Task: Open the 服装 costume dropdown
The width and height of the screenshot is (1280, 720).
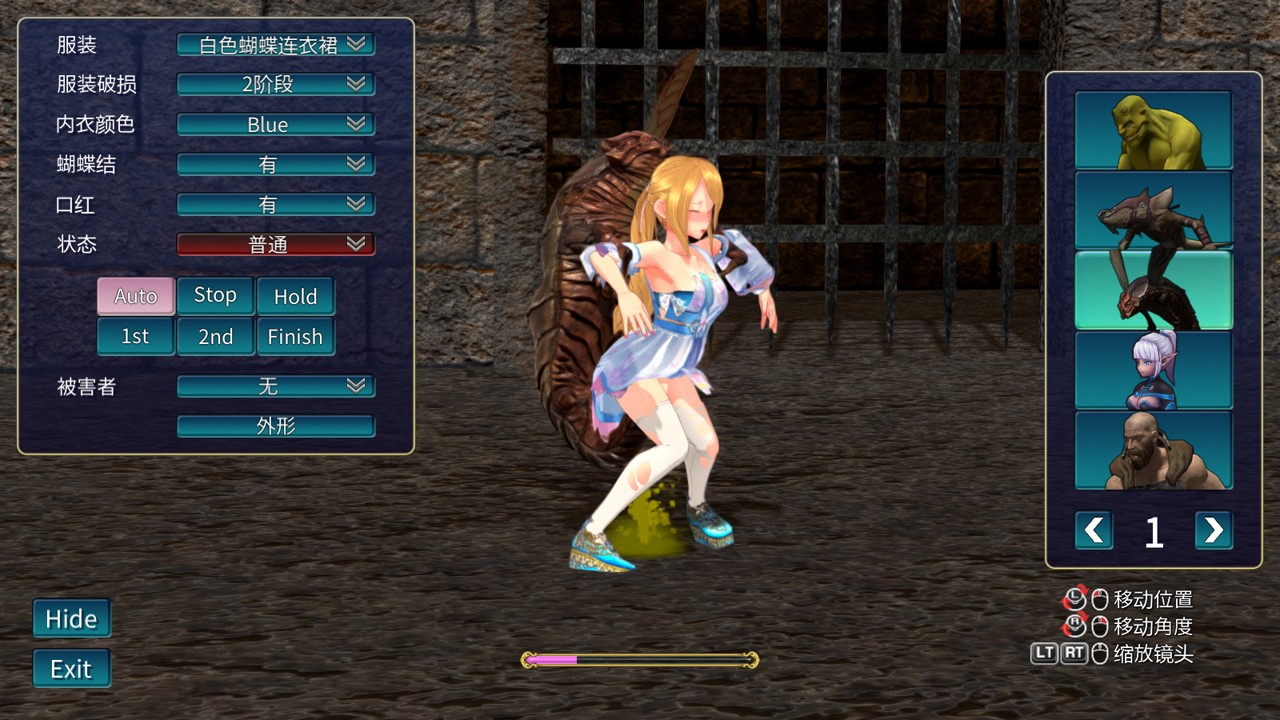Action: click(275, 45)
